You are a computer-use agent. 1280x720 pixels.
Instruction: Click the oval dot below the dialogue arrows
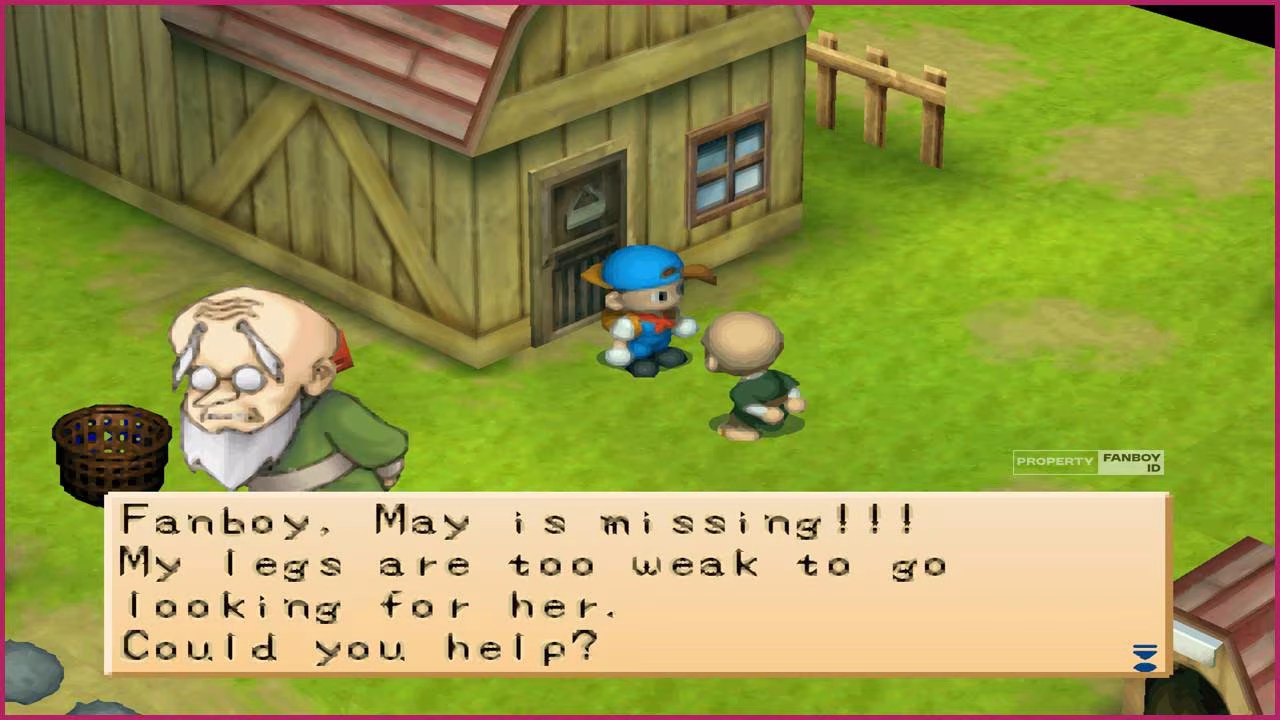coord(1144,666)
